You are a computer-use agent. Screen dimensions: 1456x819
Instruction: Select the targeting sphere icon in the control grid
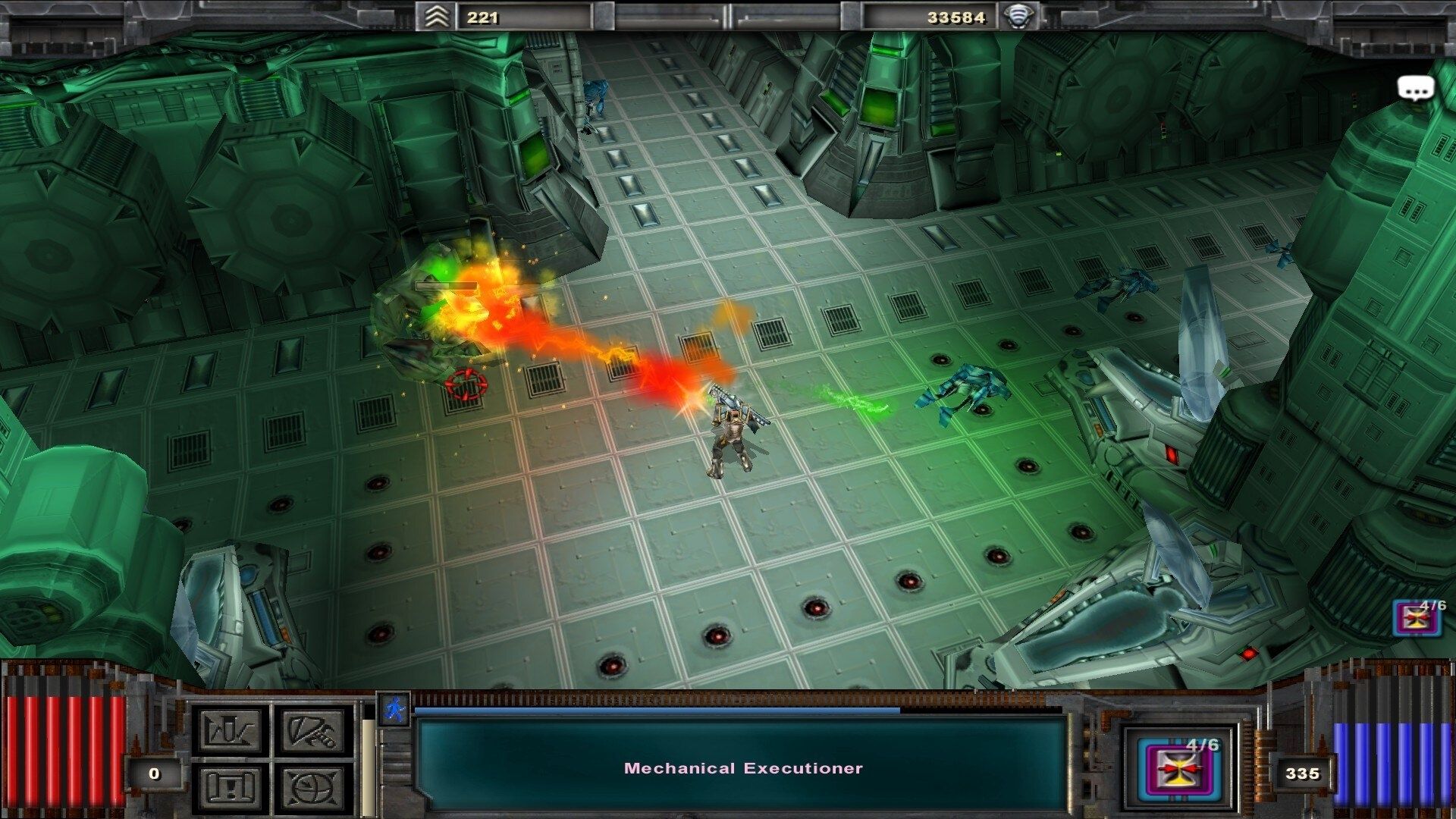(312, 789)
